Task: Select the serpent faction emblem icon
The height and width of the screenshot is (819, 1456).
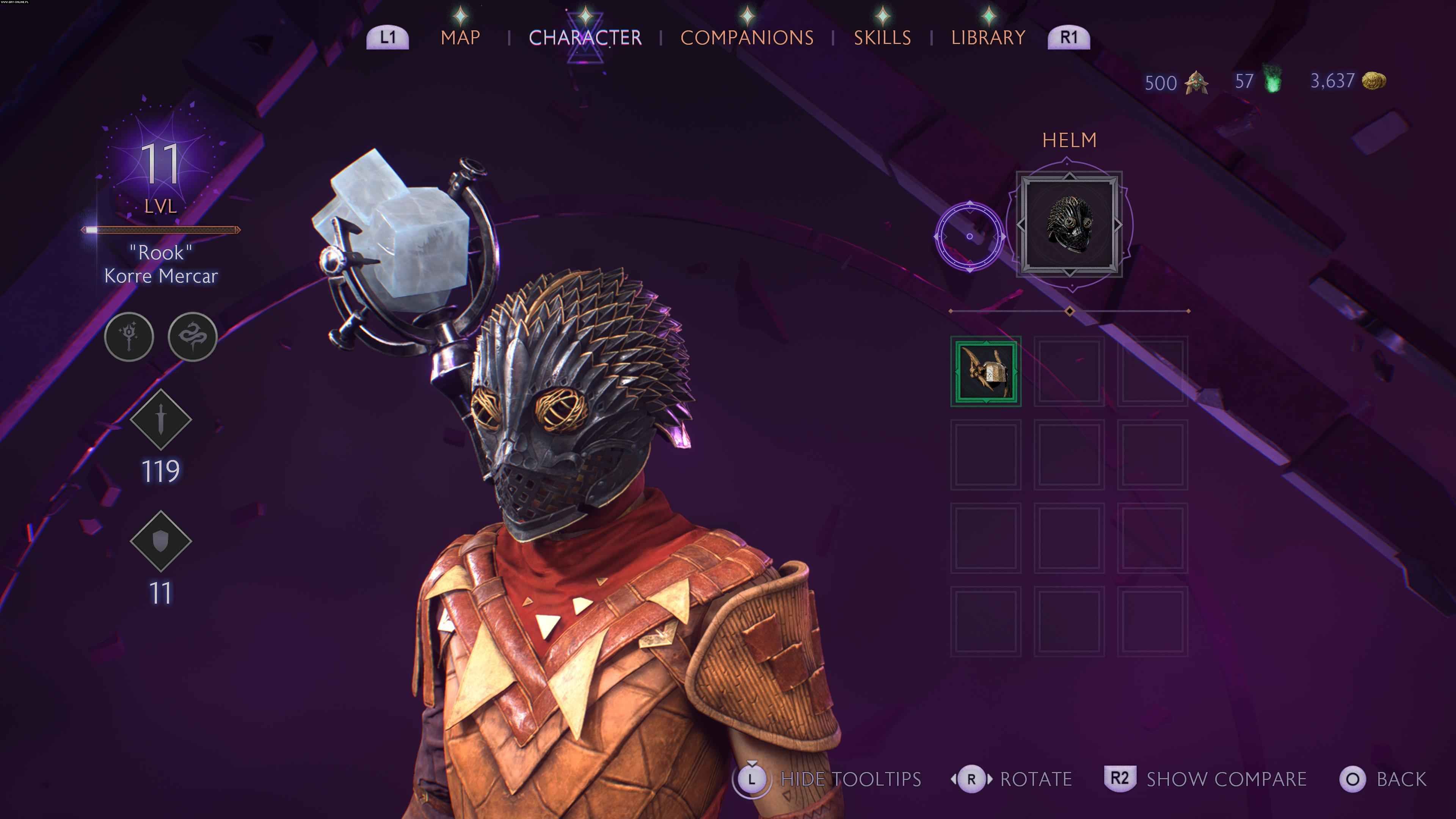Action: 193,337
